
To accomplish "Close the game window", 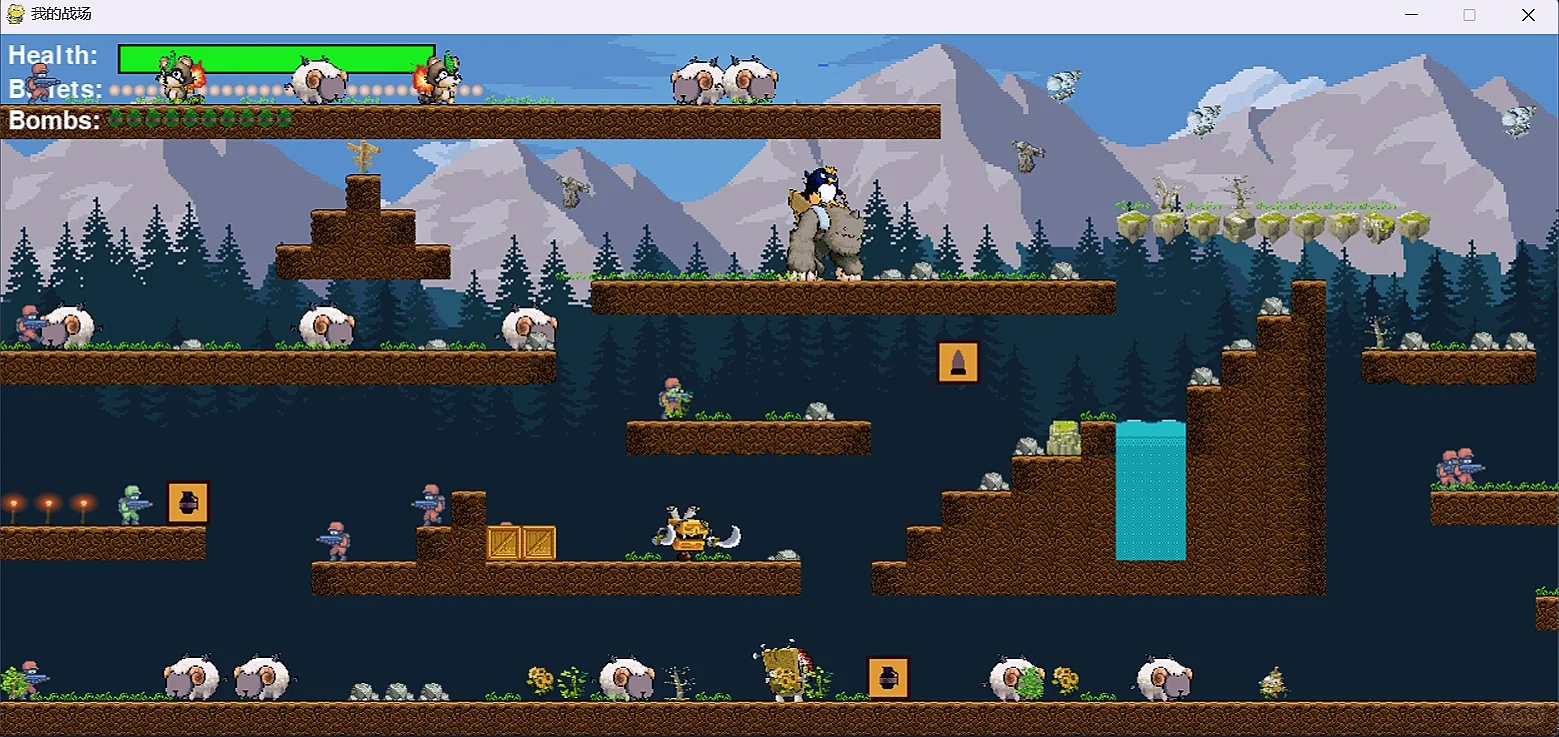I will click(x=1528, y=15).
